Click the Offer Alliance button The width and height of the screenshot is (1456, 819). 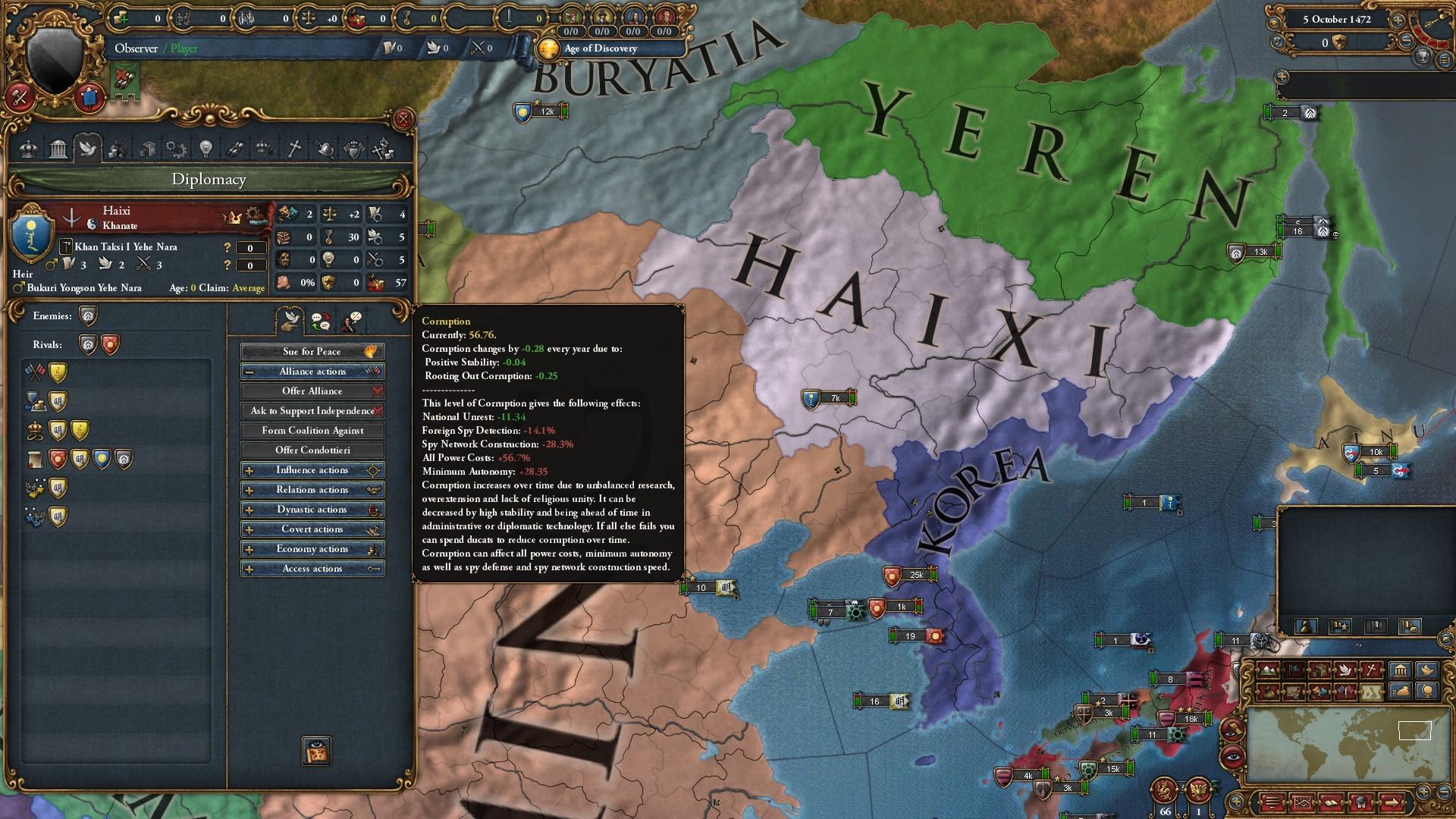pyautogui.click(x=312, y=391)
